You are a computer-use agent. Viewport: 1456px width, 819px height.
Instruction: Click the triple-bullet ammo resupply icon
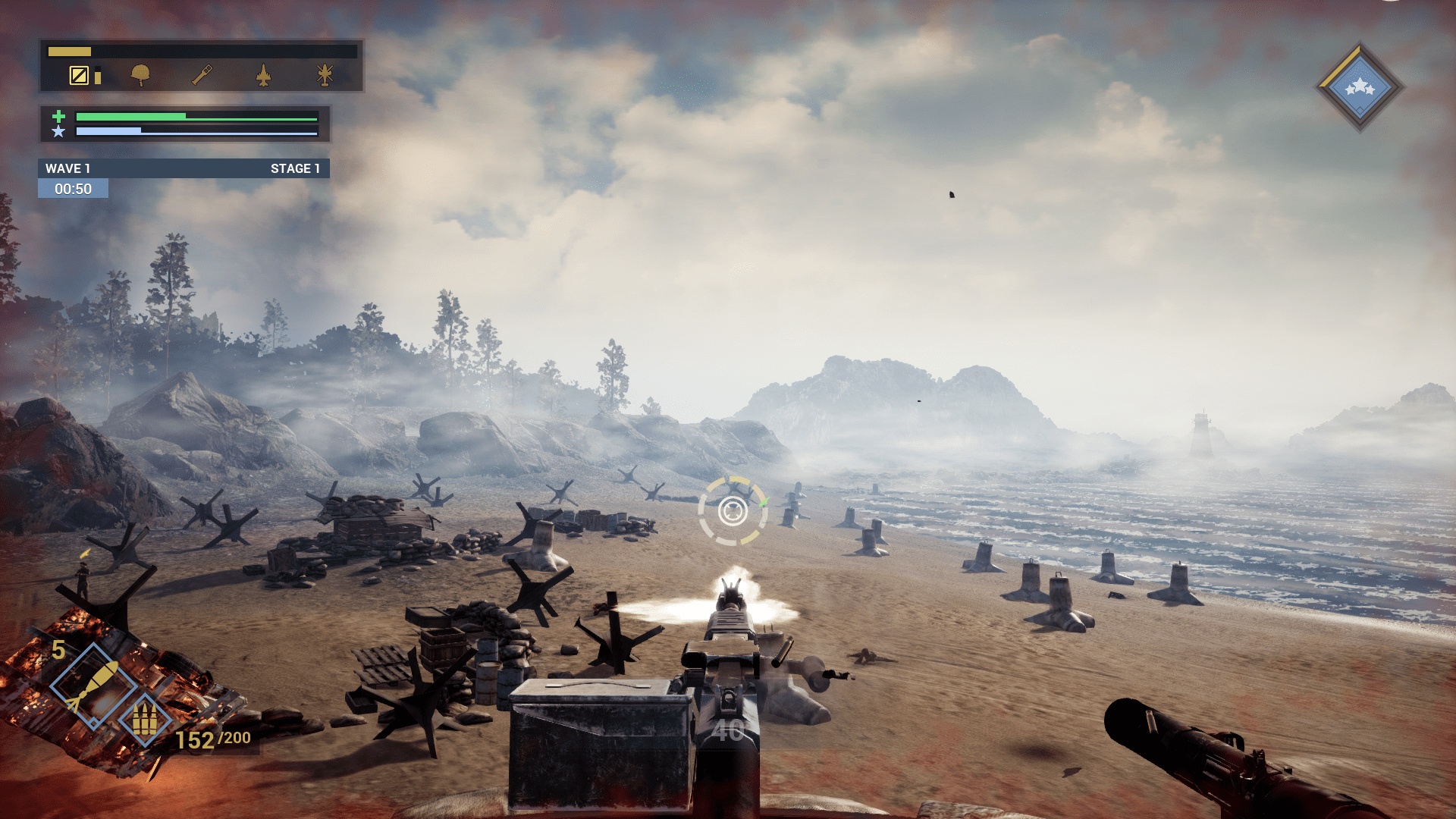[145, 719]
